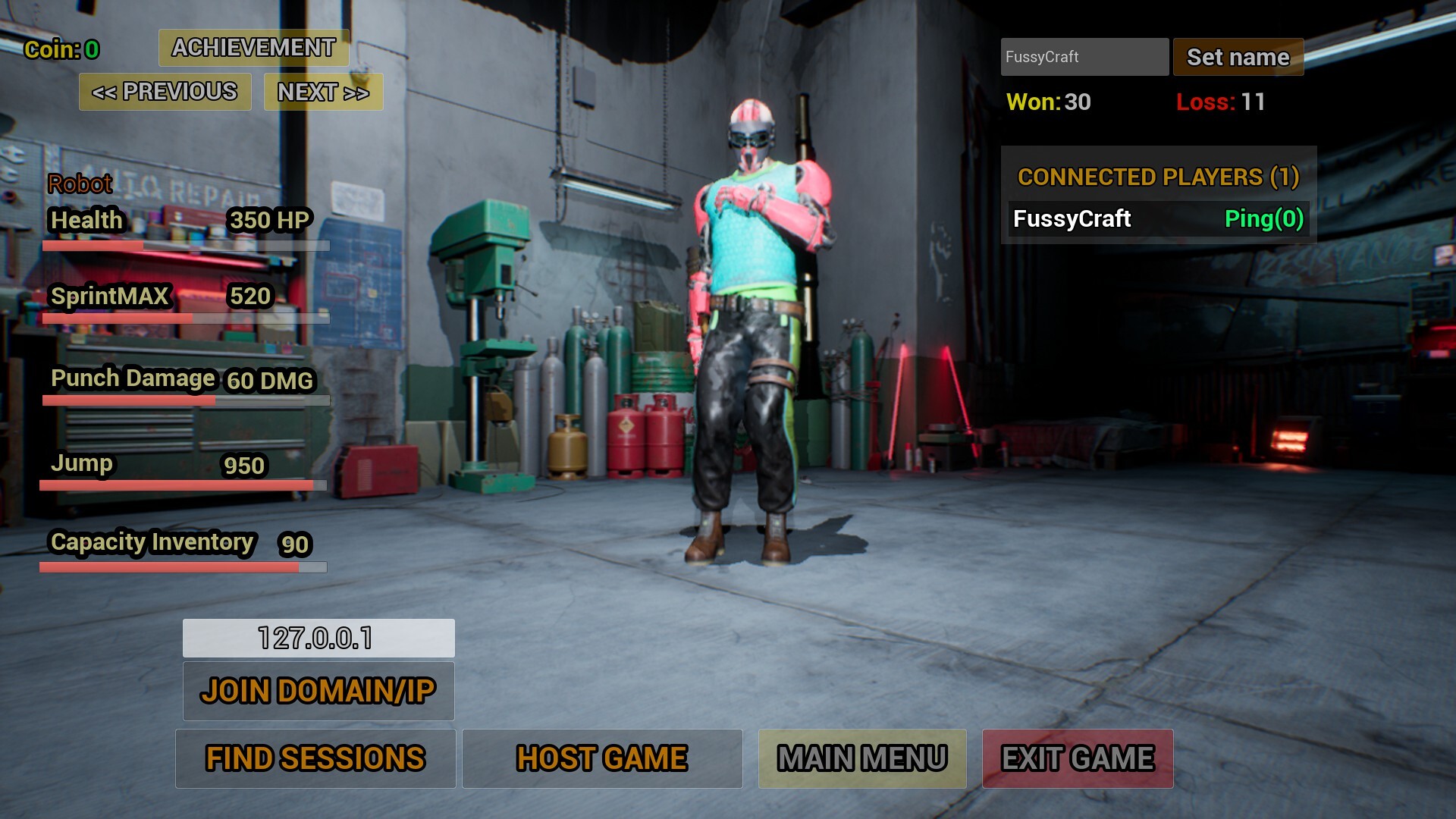Confirm with the Set name button
Viewport: 1456px width, 819px height.
tap(1238, 57)
